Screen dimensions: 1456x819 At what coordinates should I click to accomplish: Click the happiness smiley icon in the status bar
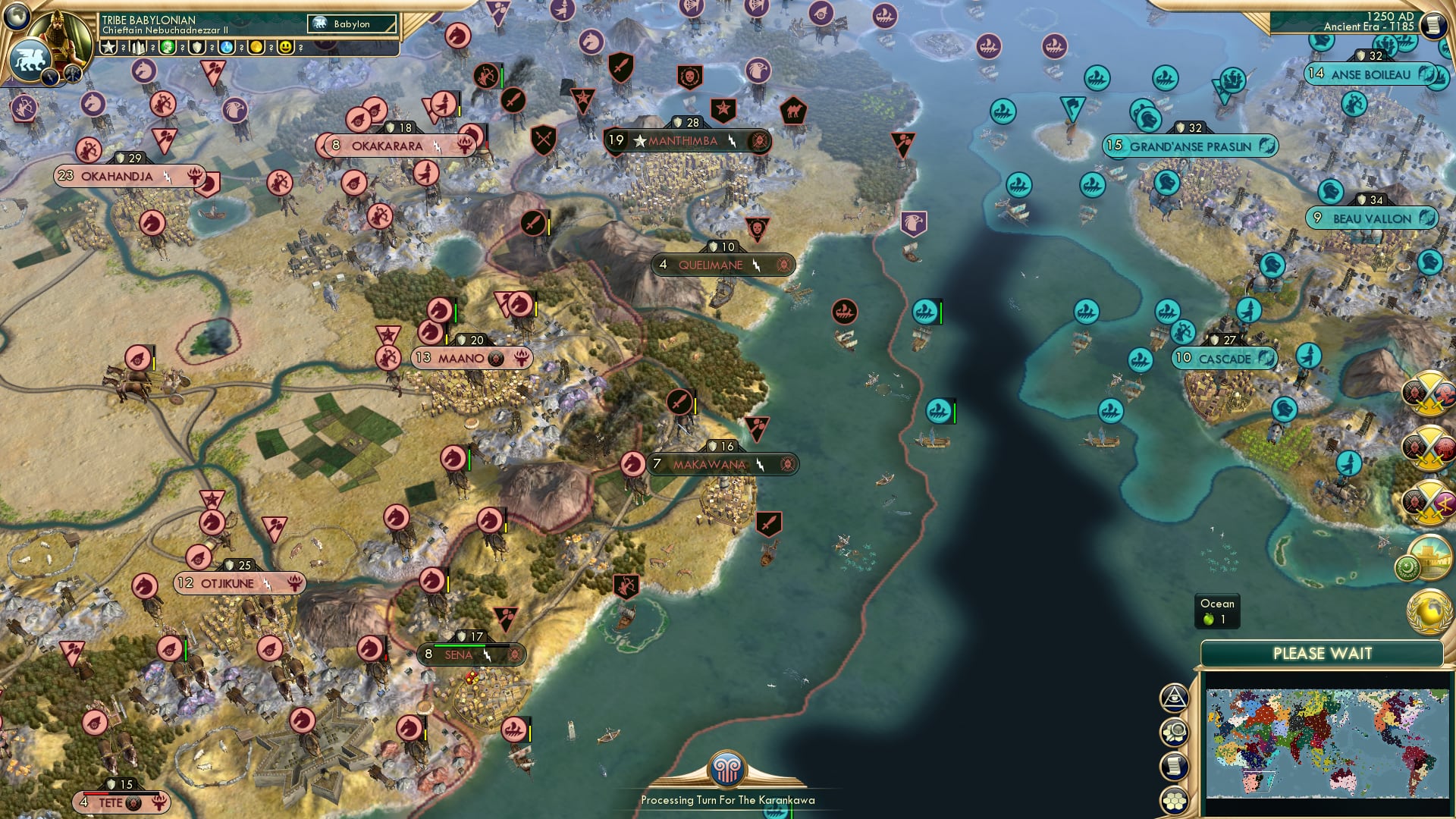[287, 46]
